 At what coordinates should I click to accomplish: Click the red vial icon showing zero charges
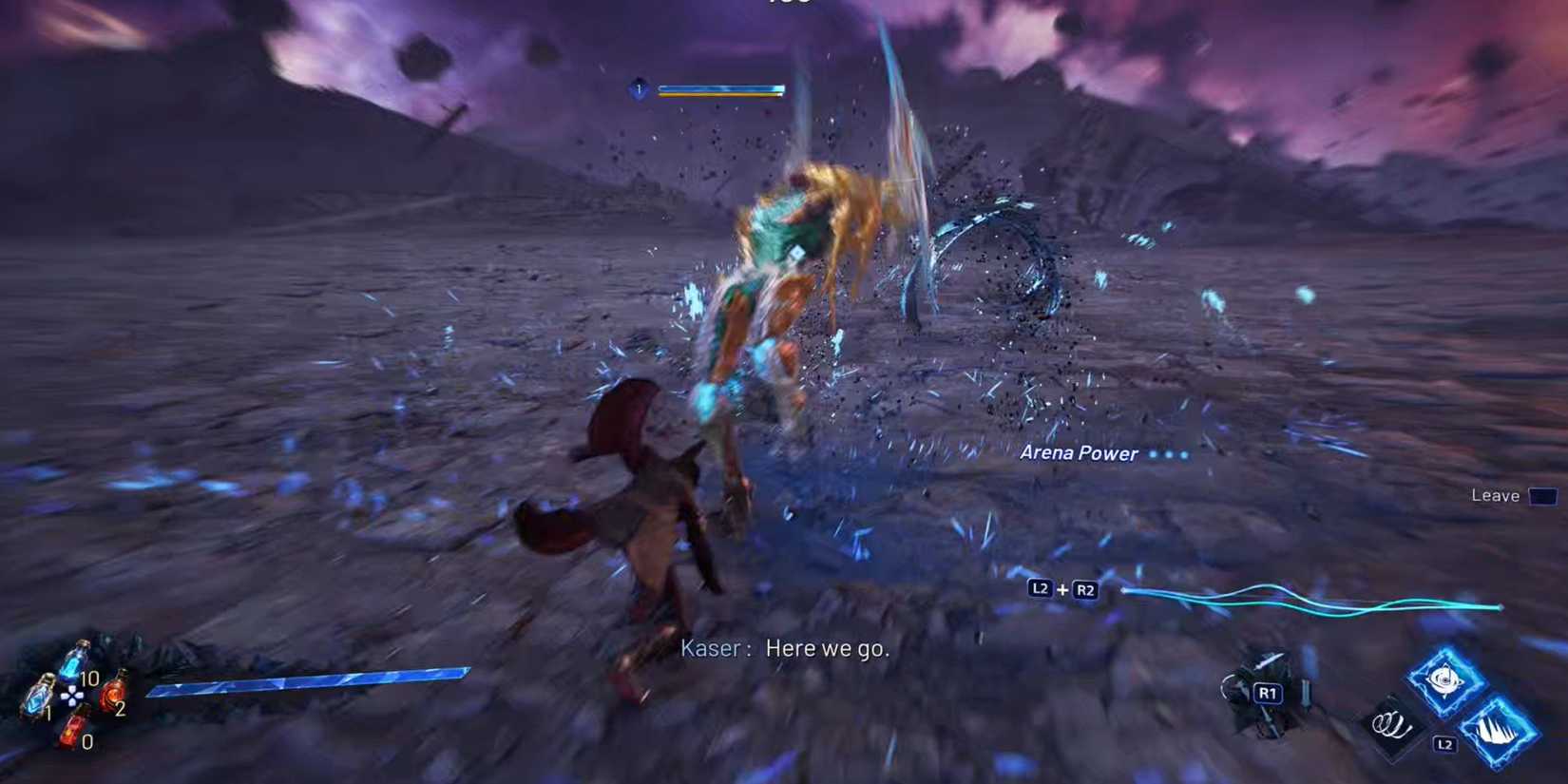[74, 730]
